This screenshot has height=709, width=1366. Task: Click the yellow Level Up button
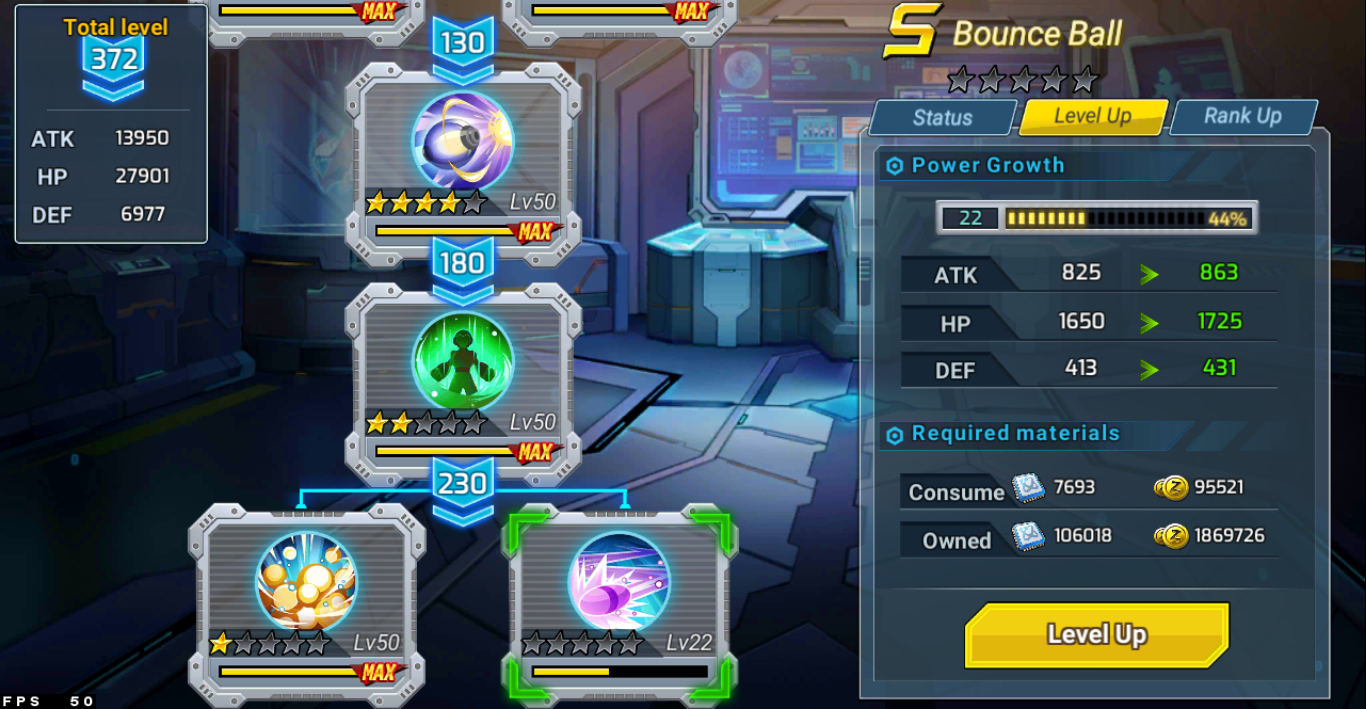(x=1096, y=635)
